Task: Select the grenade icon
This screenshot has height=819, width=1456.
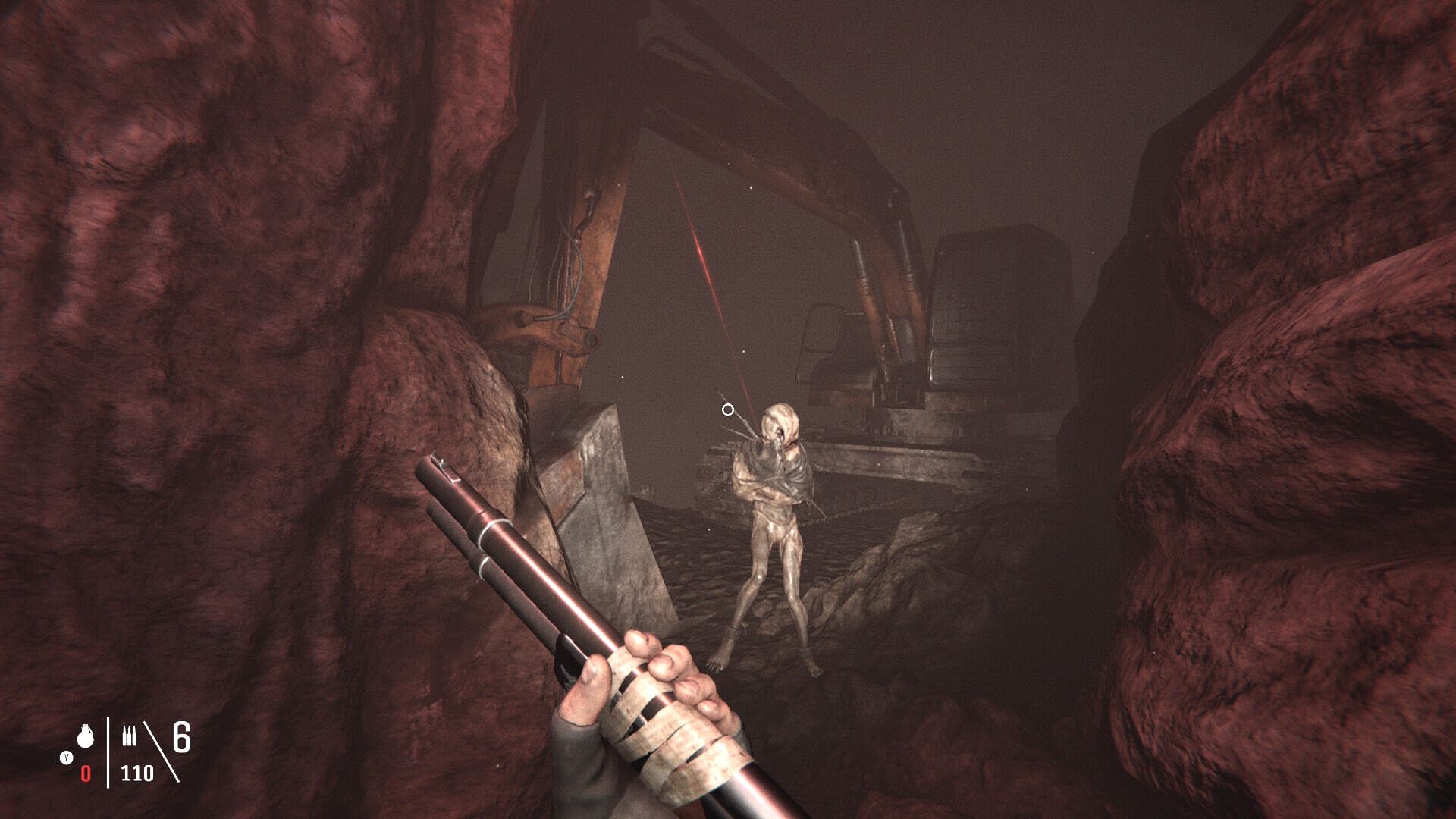Action: pos(85,736)
